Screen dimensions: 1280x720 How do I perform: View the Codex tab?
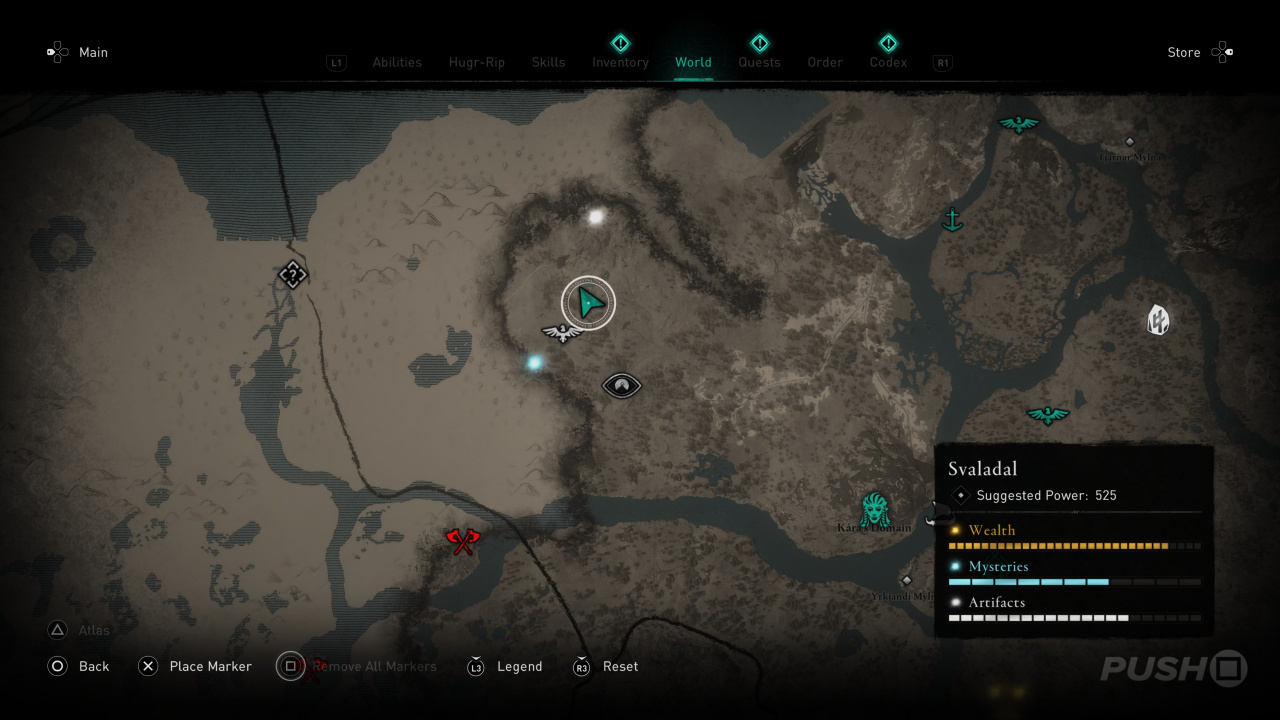[x=888, y=62]
